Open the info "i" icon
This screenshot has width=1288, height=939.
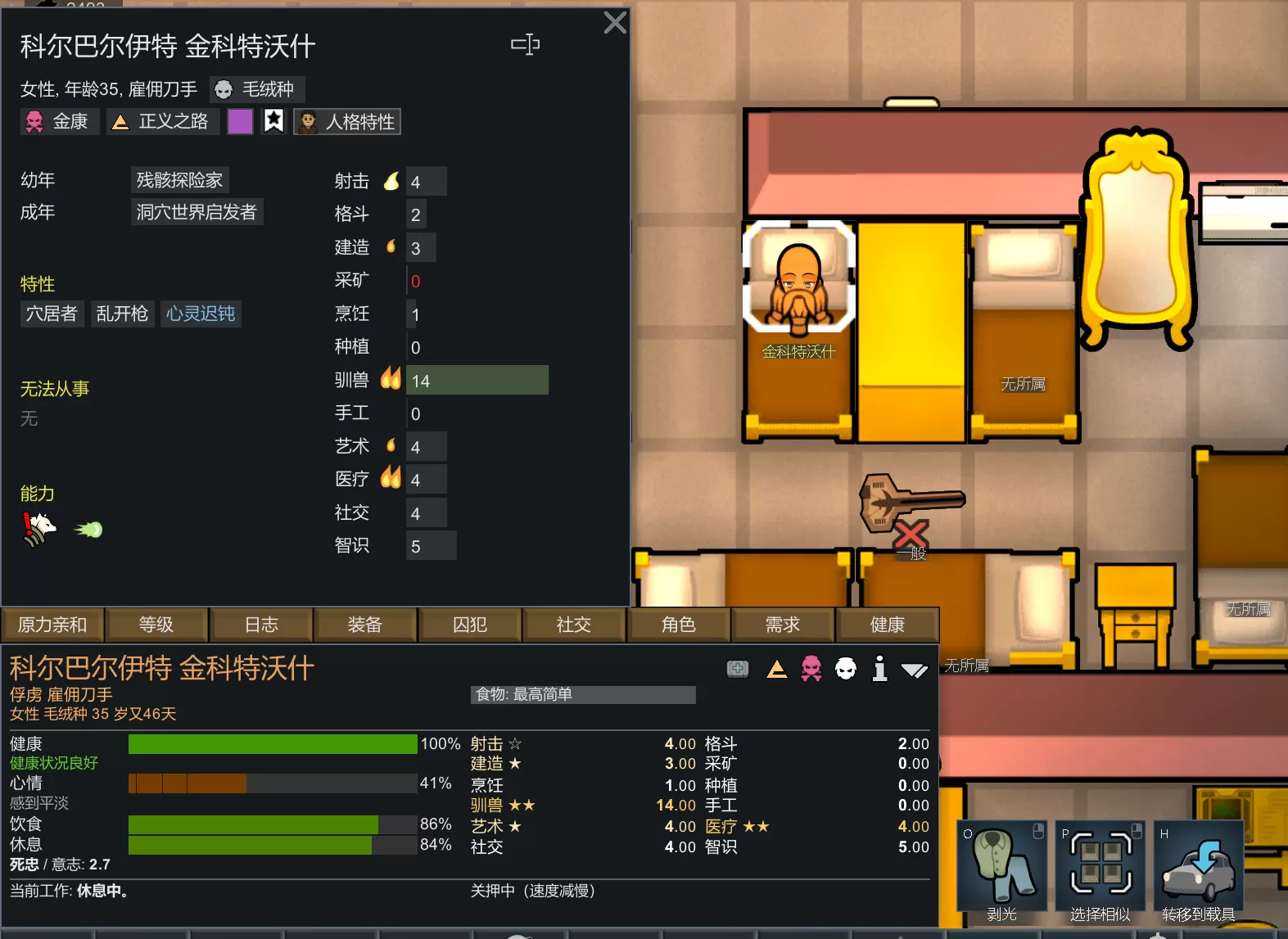pyautogui.click(x=879, y=669)
